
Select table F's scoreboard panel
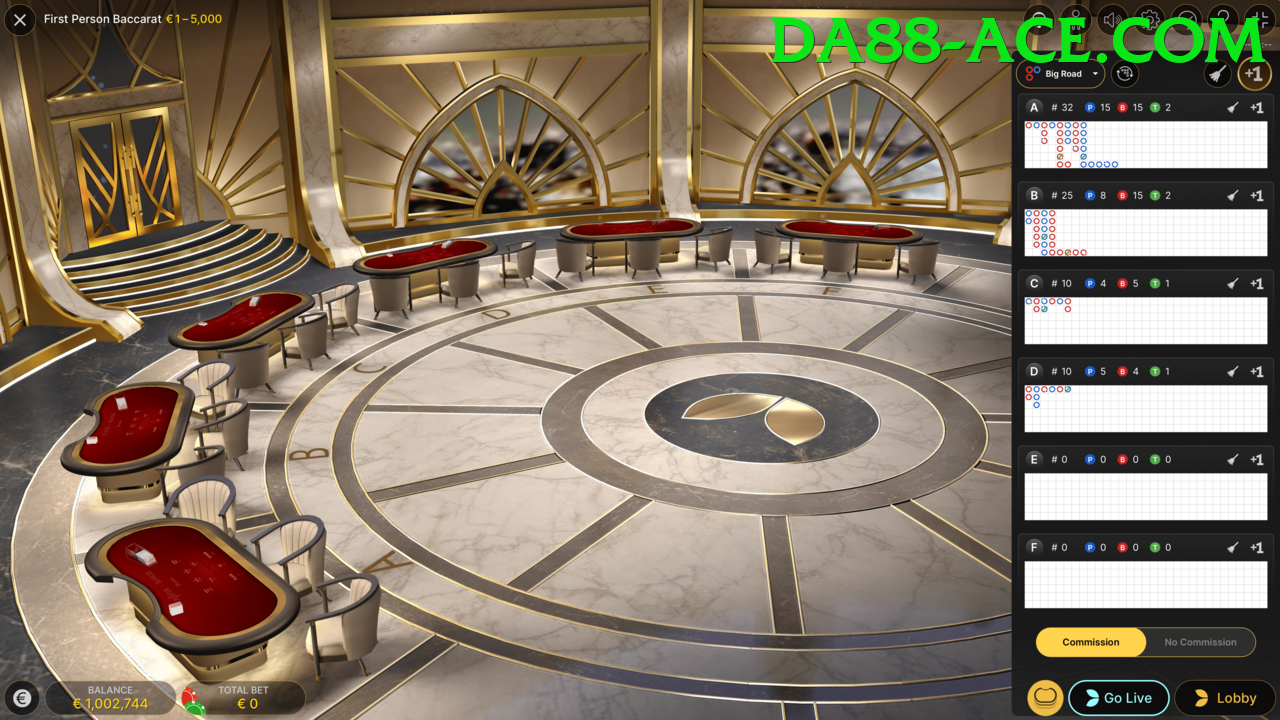[x=1145, y=584]
